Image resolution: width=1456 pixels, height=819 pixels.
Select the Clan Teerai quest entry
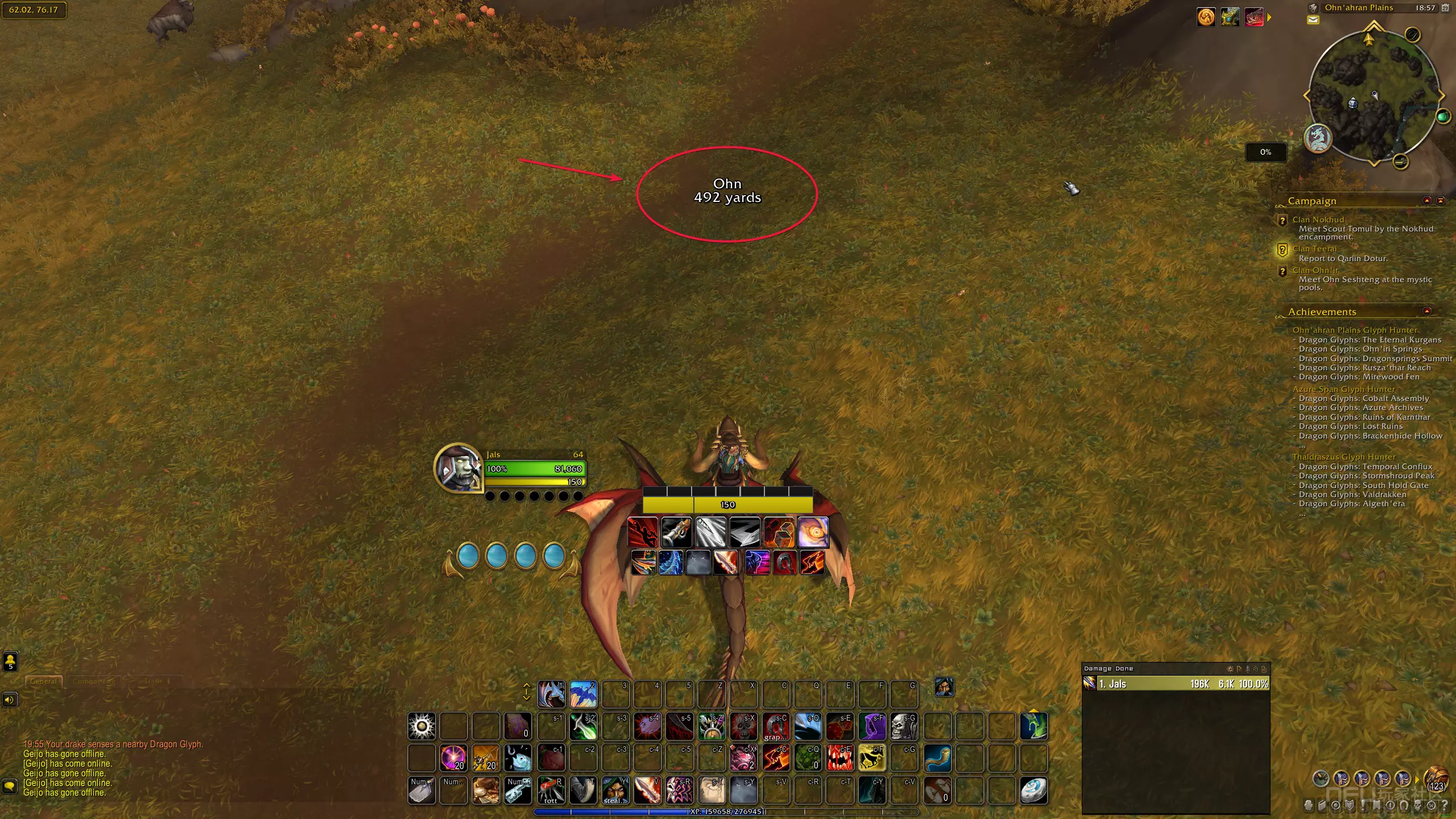1314,249
